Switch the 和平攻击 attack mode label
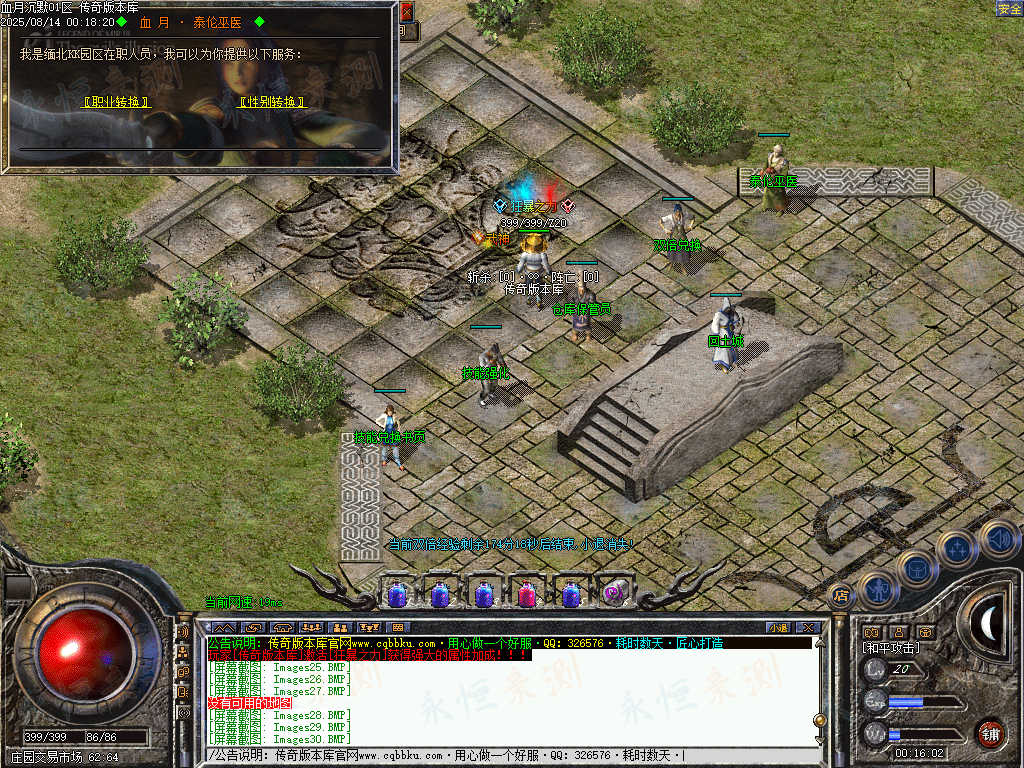 tap(893, 648)
